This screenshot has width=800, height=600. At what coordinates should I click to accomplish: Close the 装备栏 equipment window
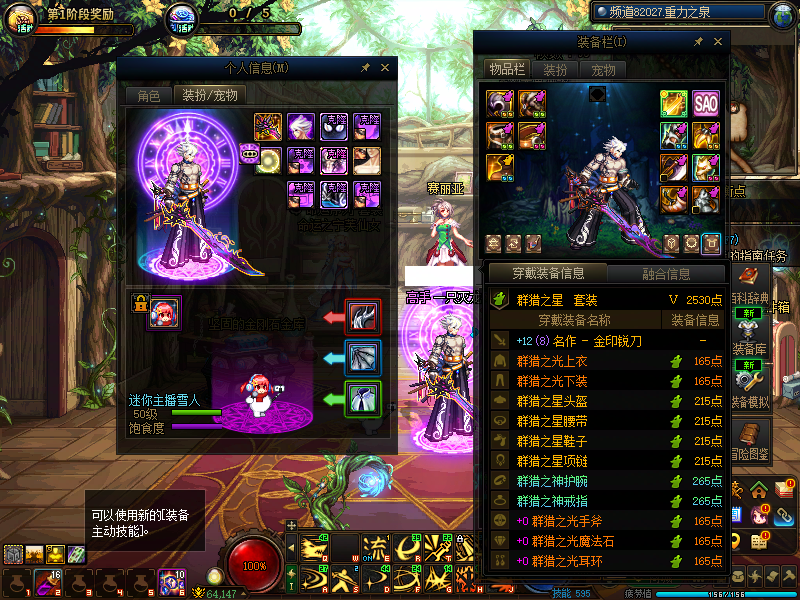(x=717, y=42)
